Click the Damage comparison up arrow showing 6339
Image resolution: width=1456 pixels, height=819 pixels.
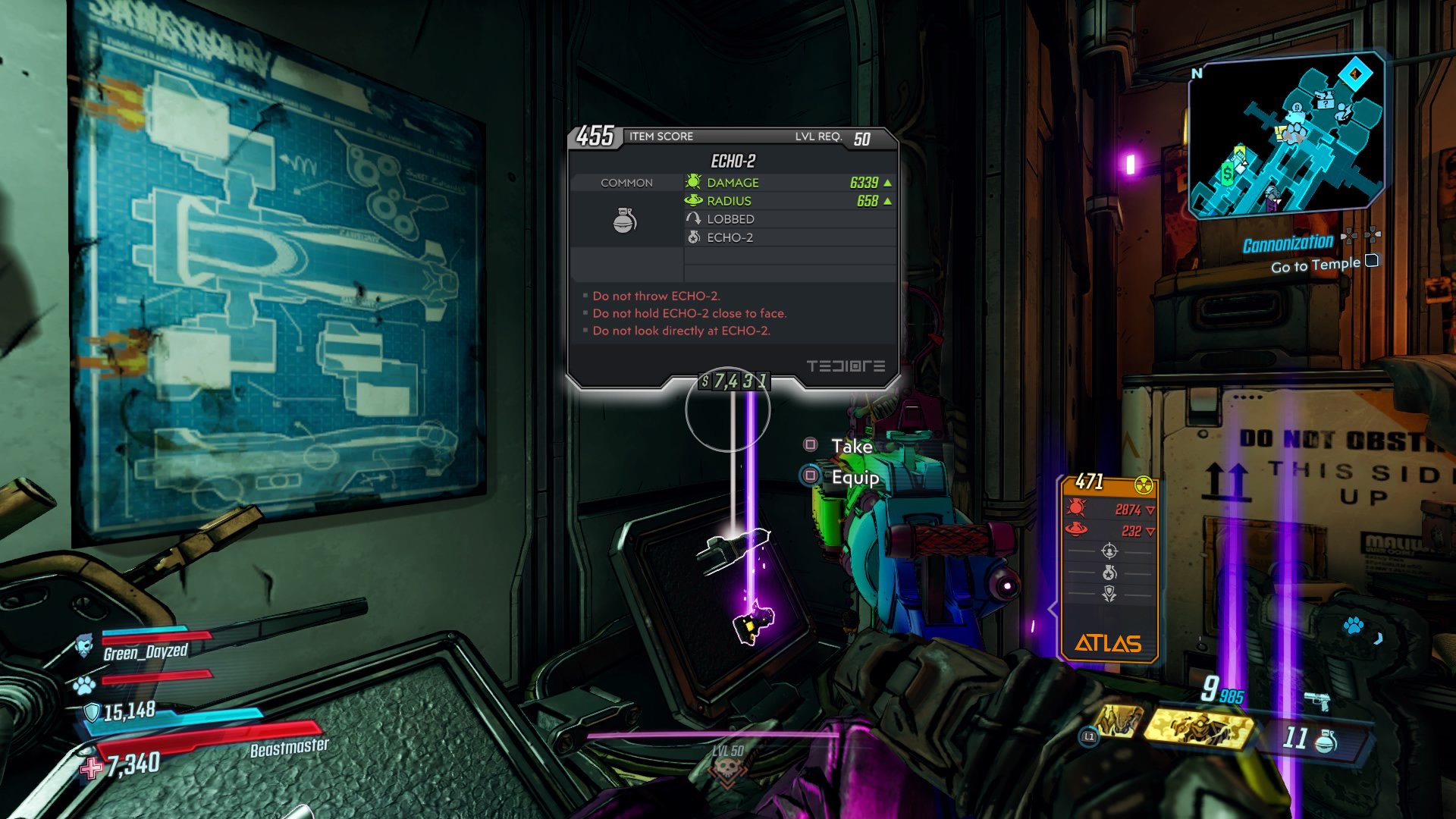point(886,182)
